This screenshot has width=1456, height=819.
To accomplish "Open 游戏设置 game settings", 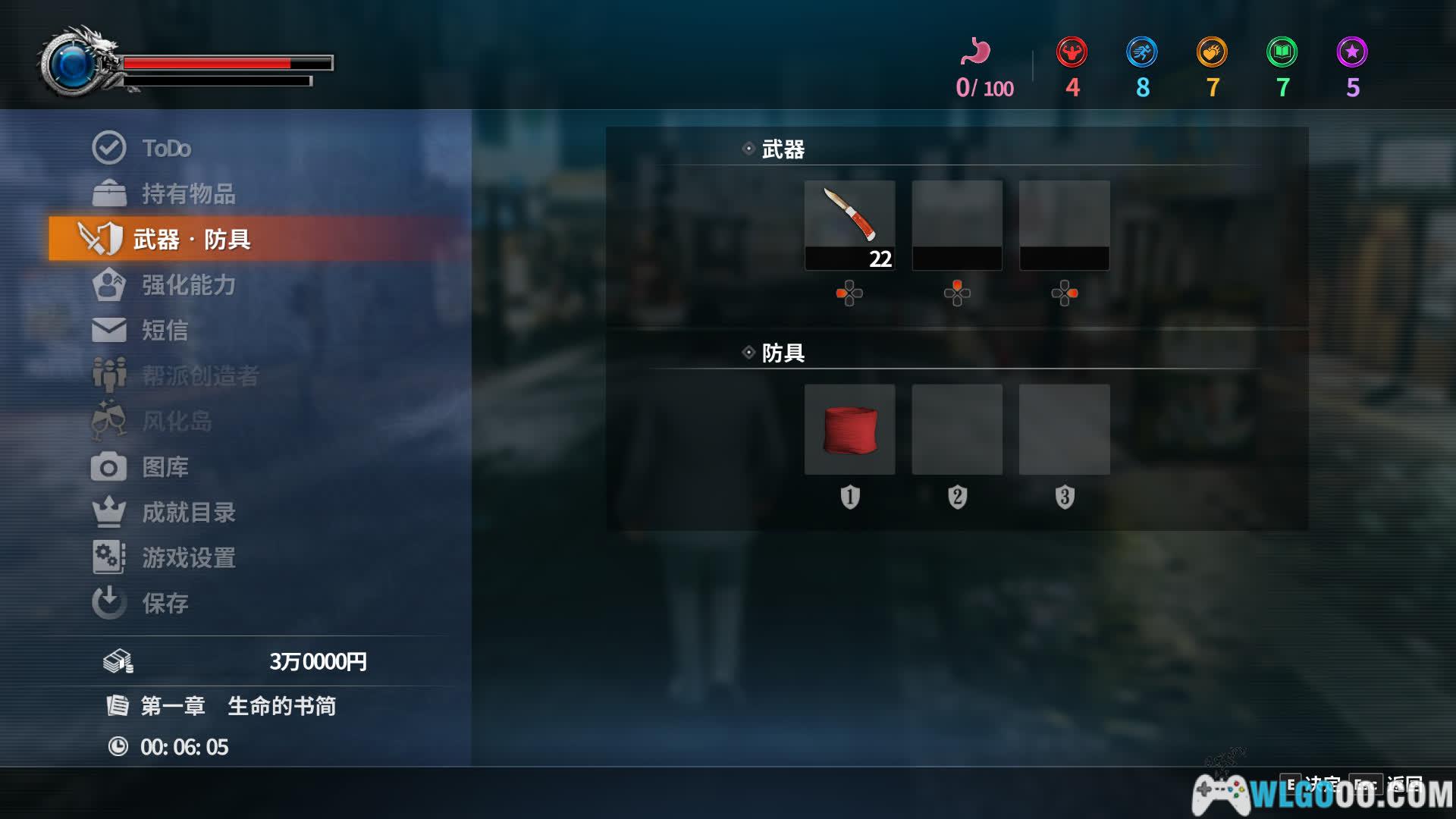I will tap(188, 557).
